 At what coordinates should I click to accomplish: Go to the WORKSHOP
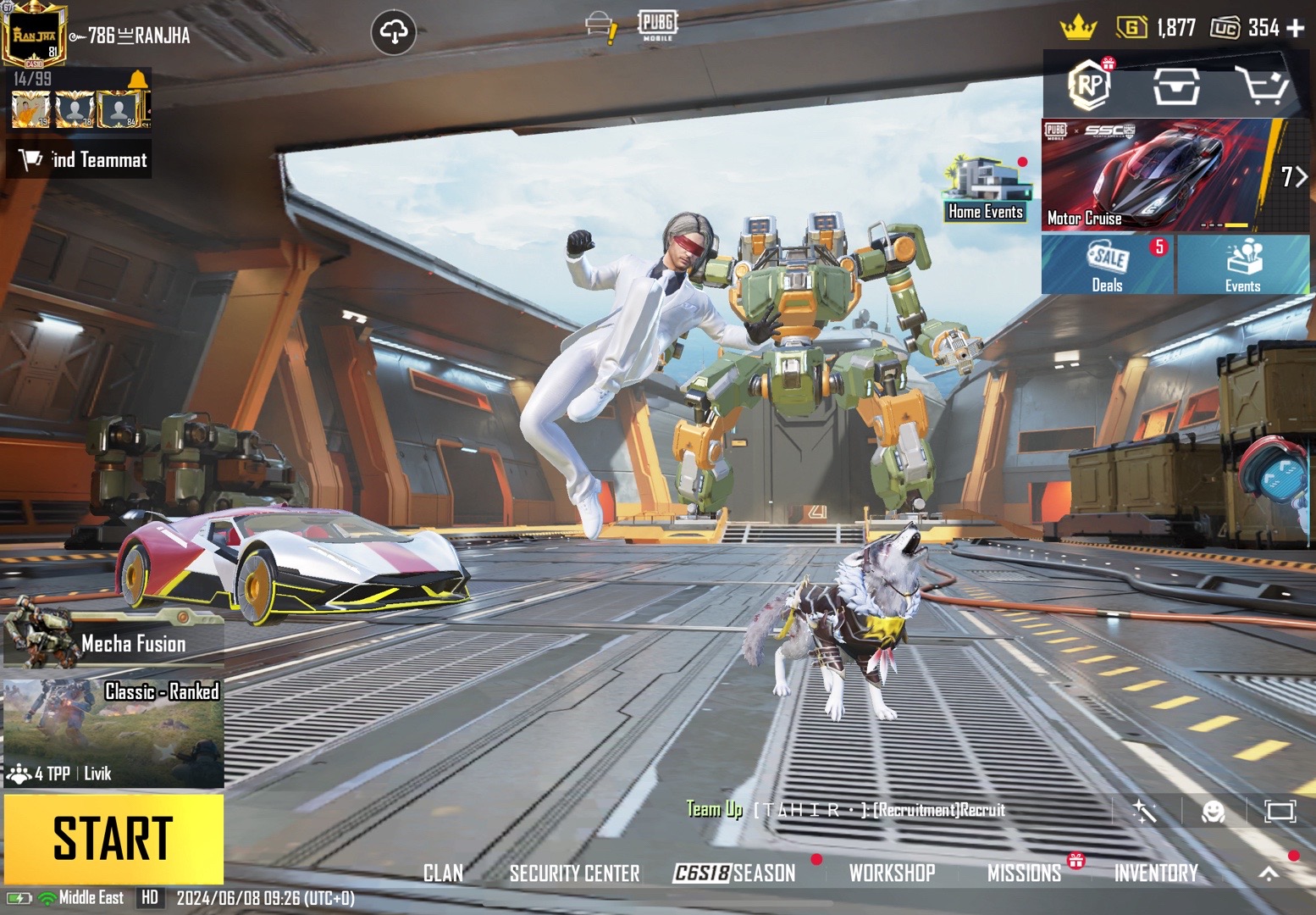point(892,873)
